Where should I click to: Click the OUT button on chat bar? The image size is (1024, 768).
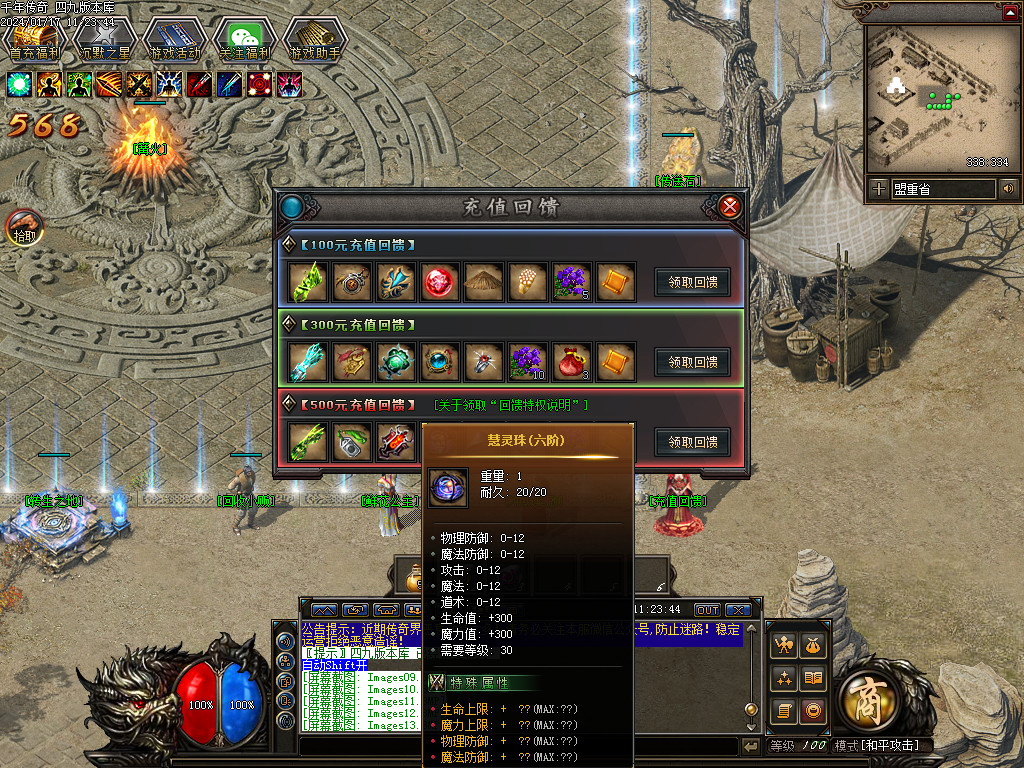pyautogui.click(x=707, y=610)
